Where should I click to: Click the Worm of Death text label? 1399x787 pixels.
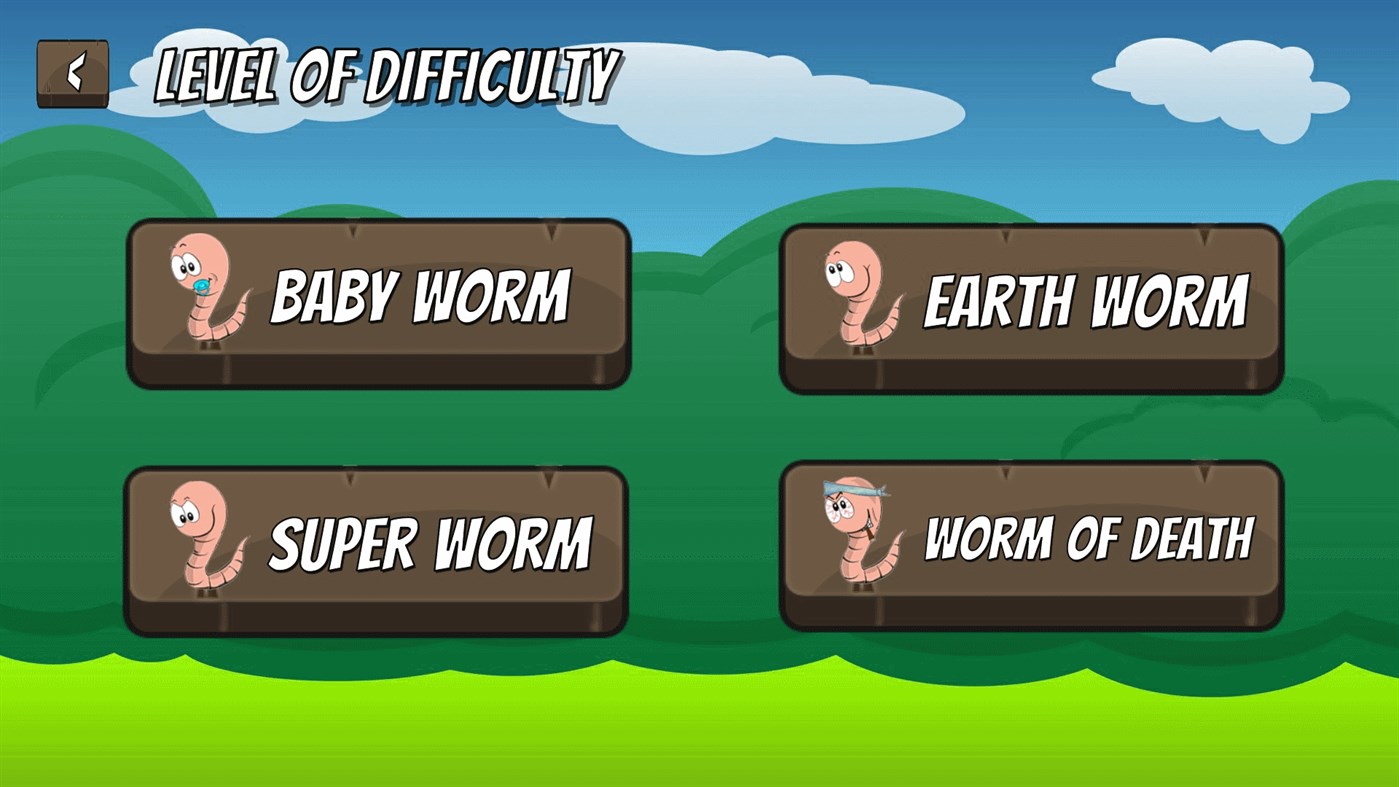coord(1089,537)
